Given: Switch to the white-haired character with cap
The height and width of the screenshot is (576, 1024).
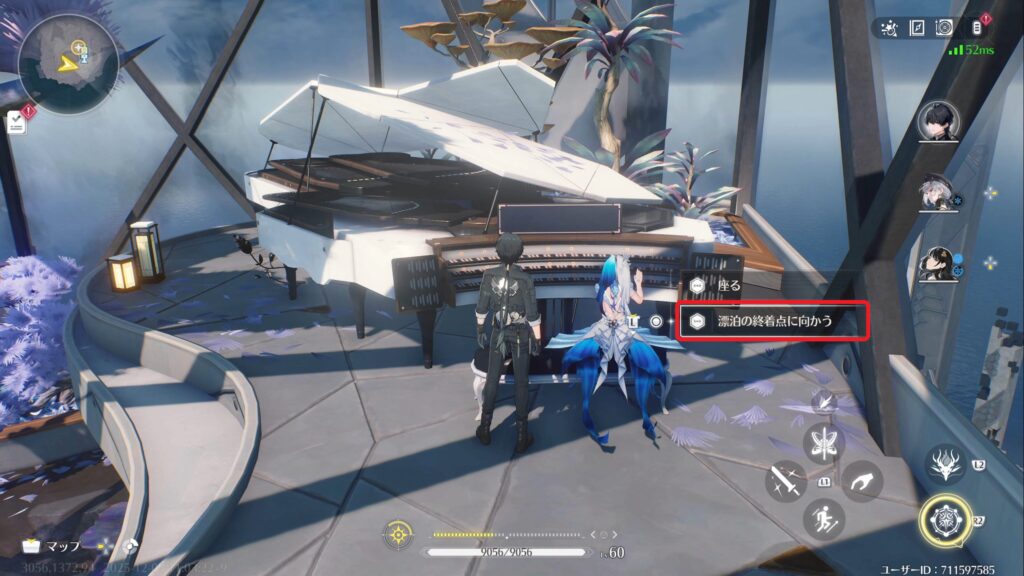Looking at the screenshot, I should 937,194.
